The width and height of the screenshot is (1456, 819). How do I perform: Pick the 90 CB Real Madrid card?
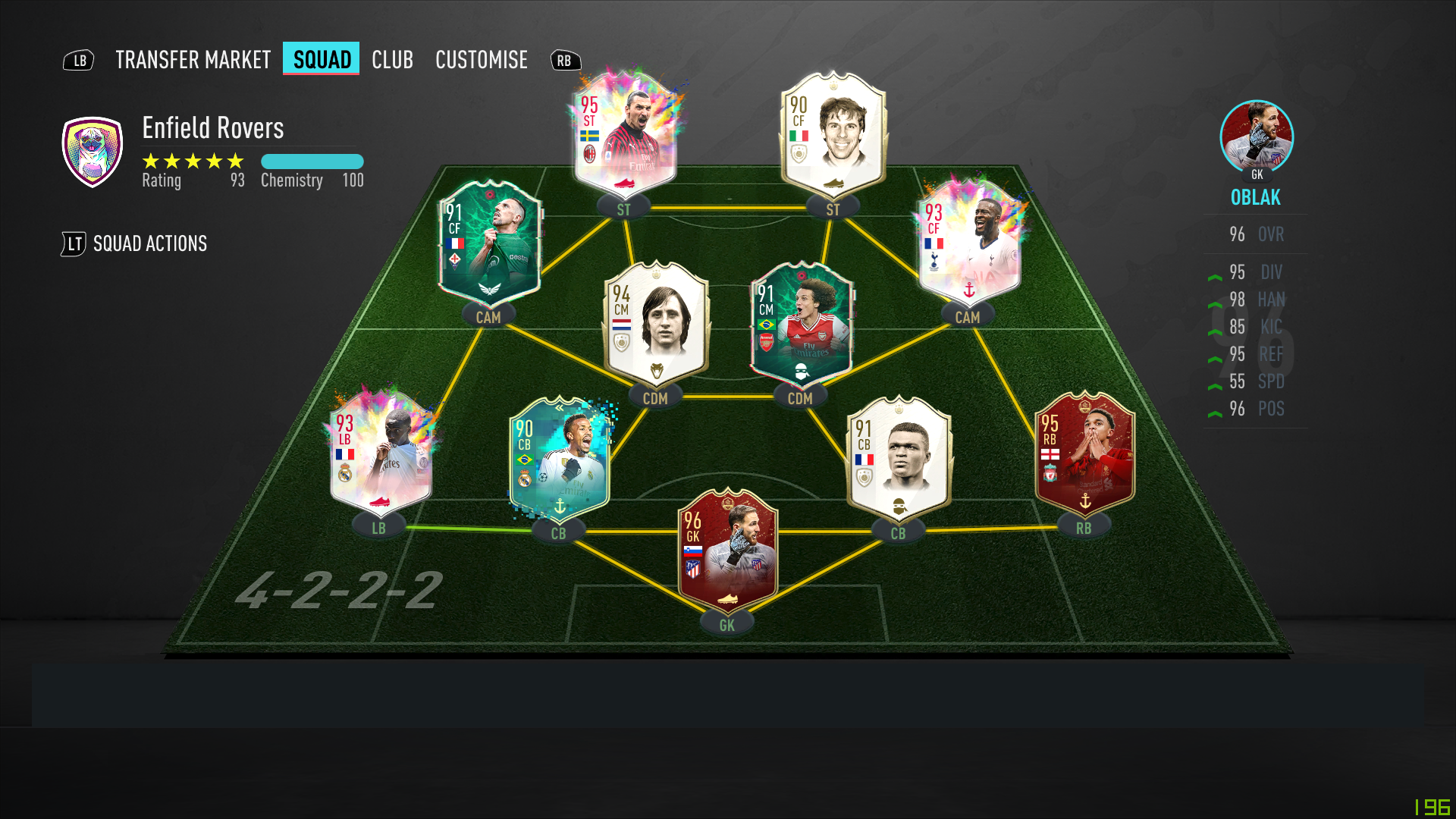pyautogui.click(x=560, y=459)
